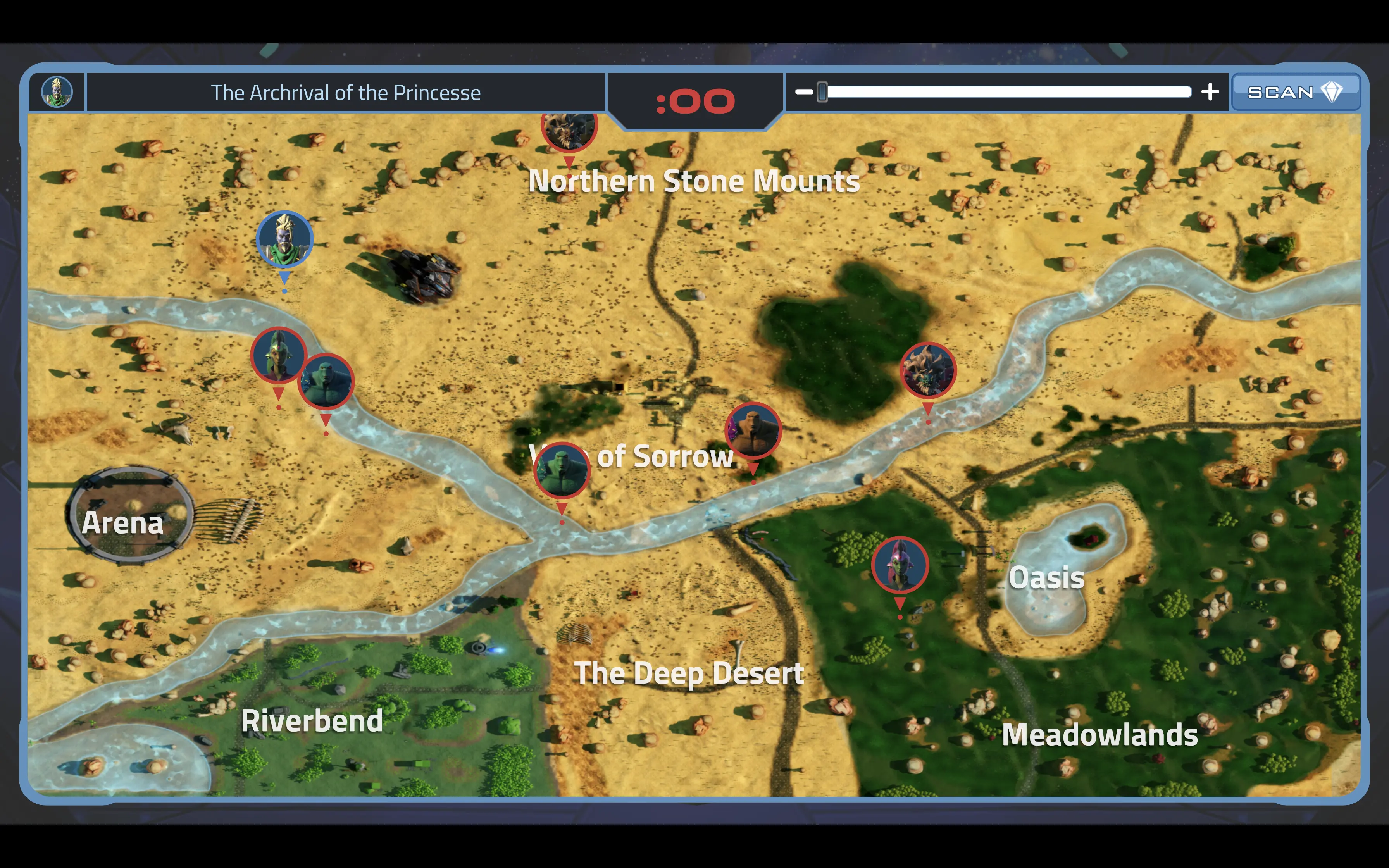Choose the brown ogre map marker
The width and height of the screenshot is (1389, 868).
753,431
